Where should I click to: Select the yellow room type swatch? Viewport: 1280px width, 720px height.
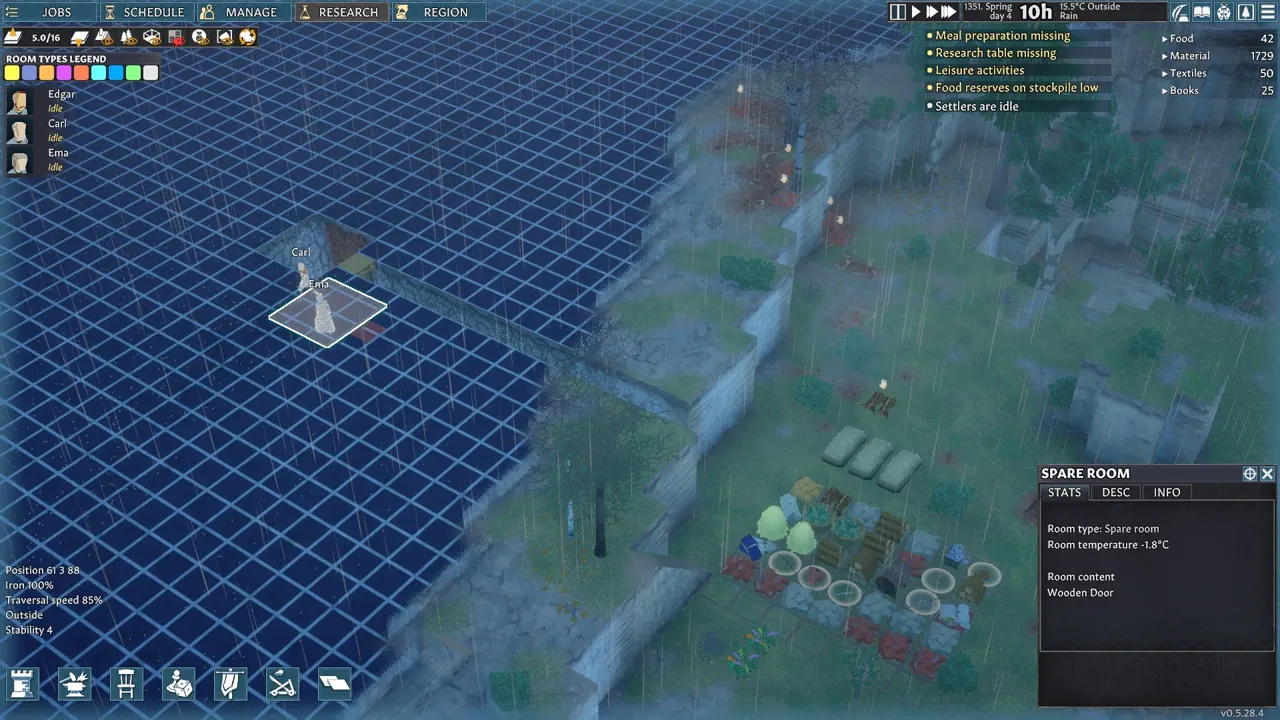(x=11, y=72)
